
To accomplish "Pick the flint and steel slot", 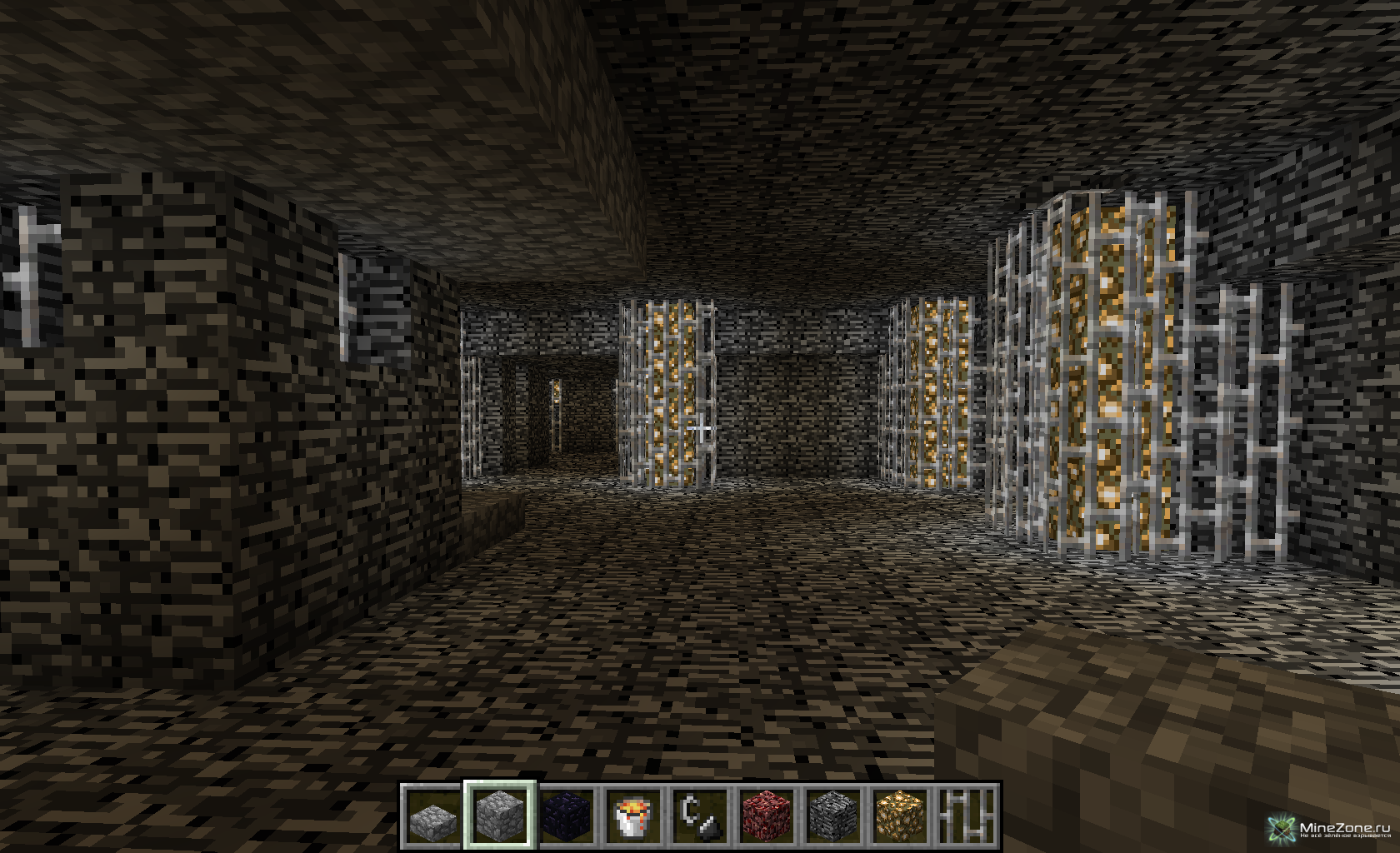I will pos(699,816).
